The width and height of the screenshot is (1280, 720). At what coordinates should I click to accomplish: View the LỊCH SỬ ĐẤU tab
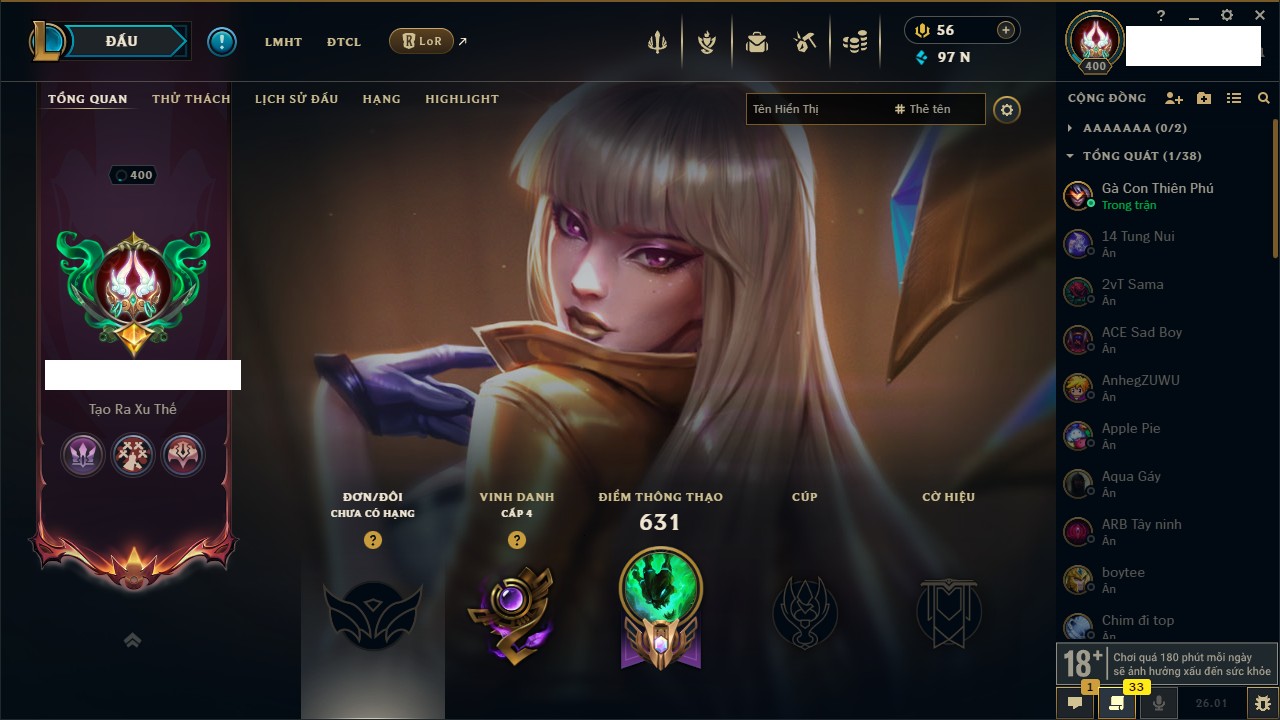pos(296,99)
